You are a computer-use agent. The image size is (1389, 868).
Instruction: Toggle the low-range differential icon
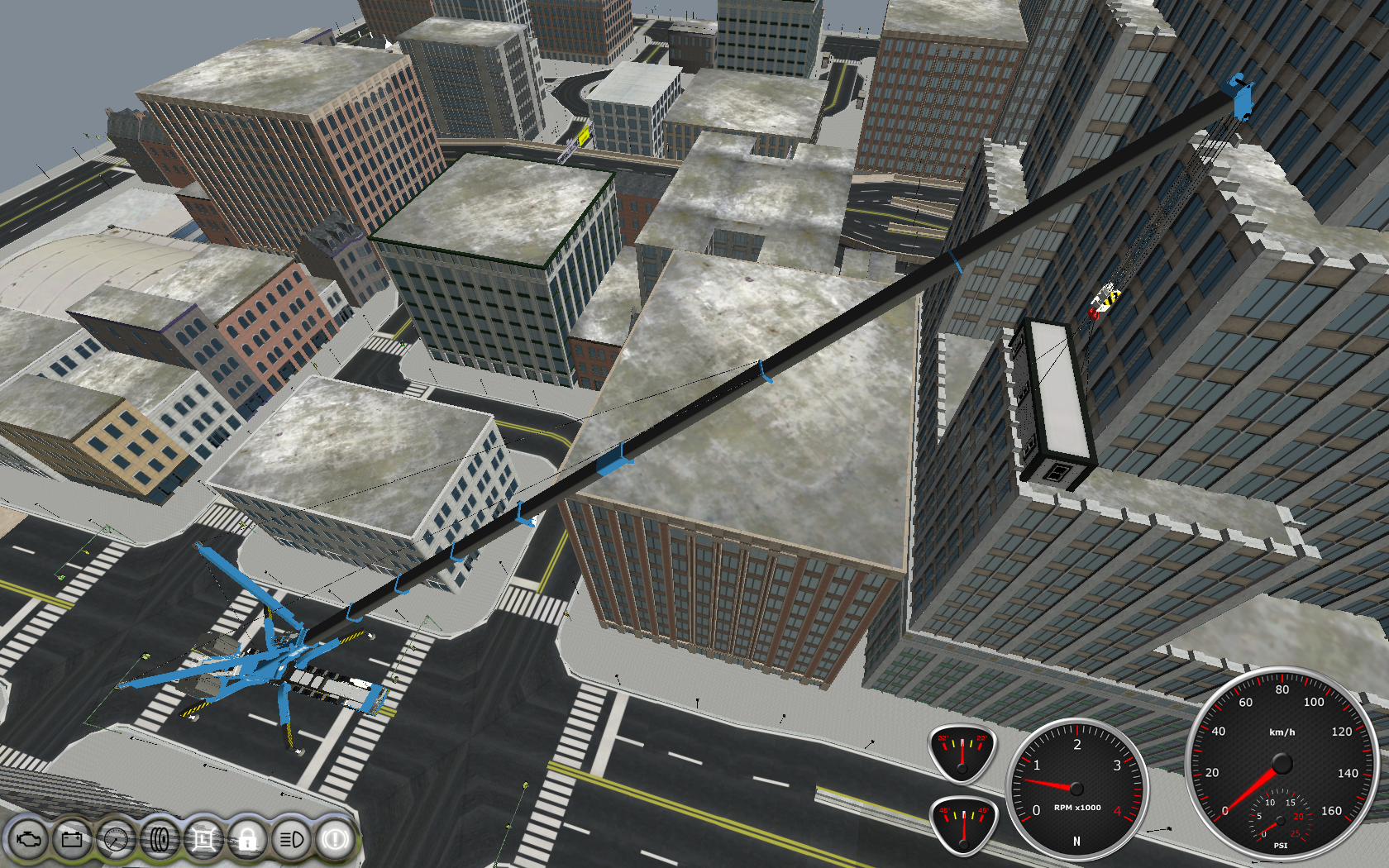[x=203, y=840]
